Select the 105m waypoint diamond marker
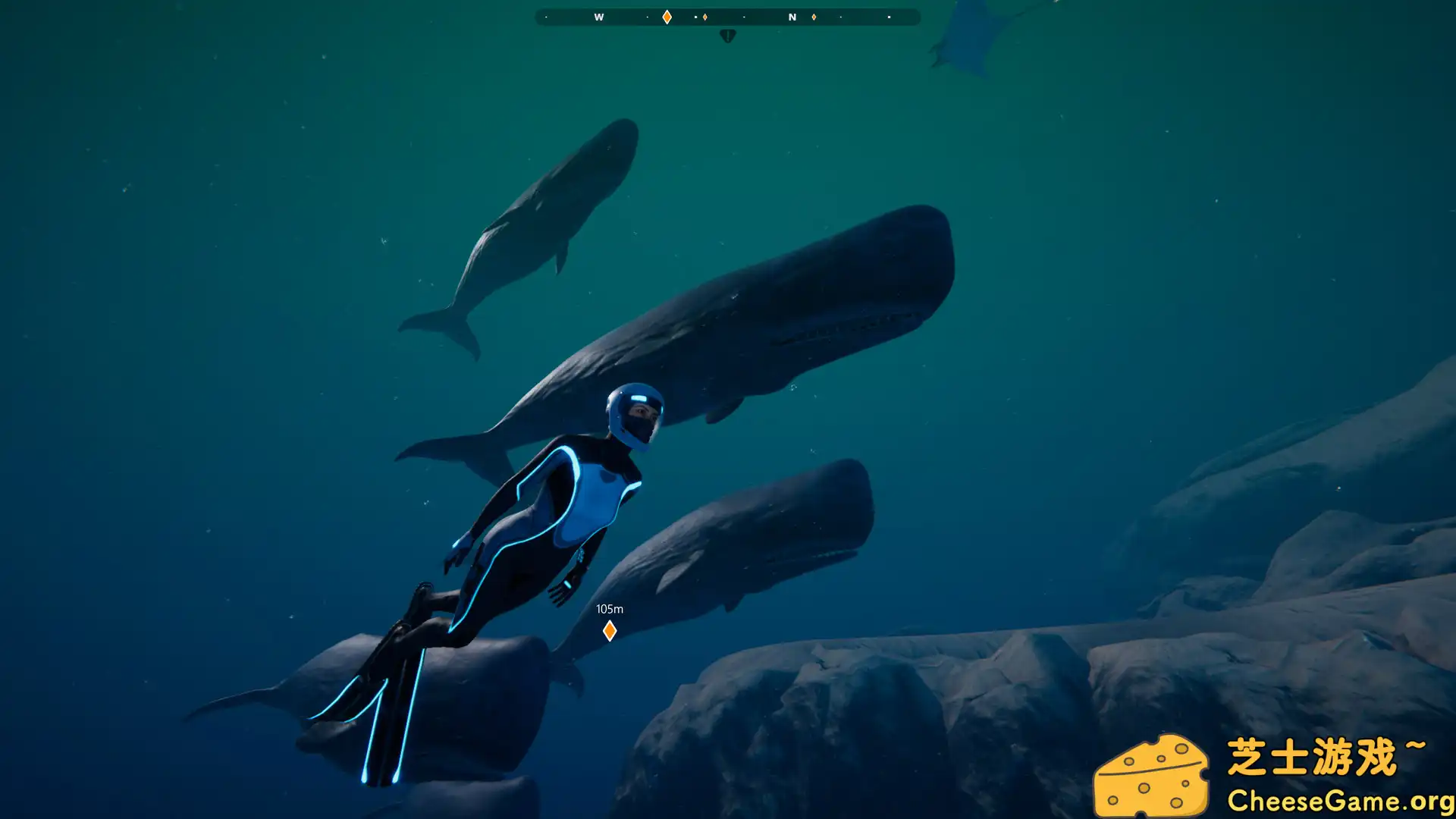The height and width of the screenshot is (819, 1456). click(x=610, y=629)
